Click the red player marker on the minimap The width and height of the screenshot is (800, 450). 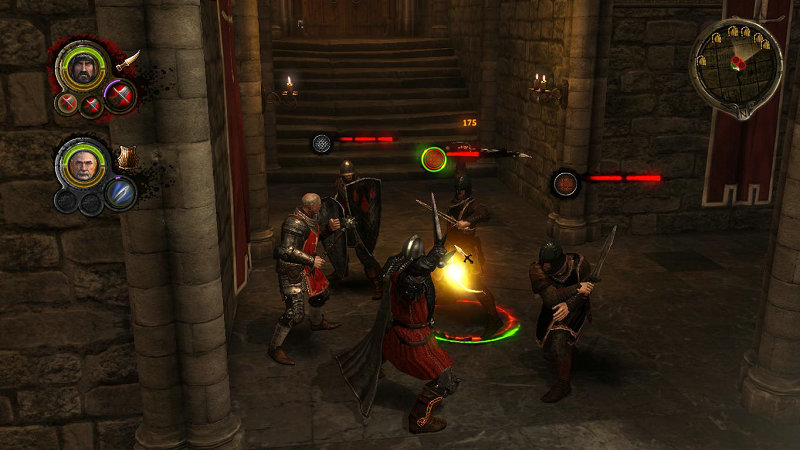click(x=739, y=62)
